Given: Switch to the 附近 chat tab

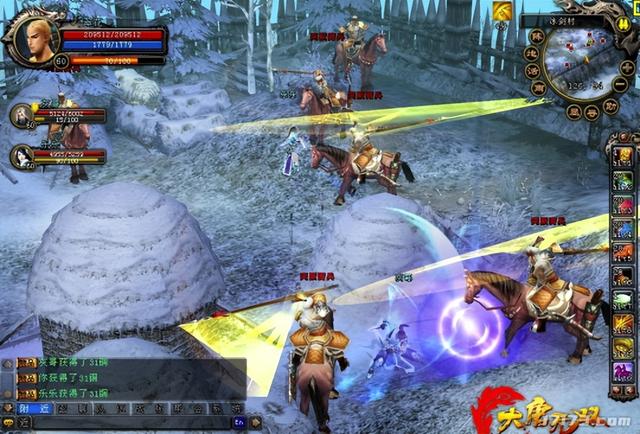Looking at the screenshot, I should [x=30, y=407].
